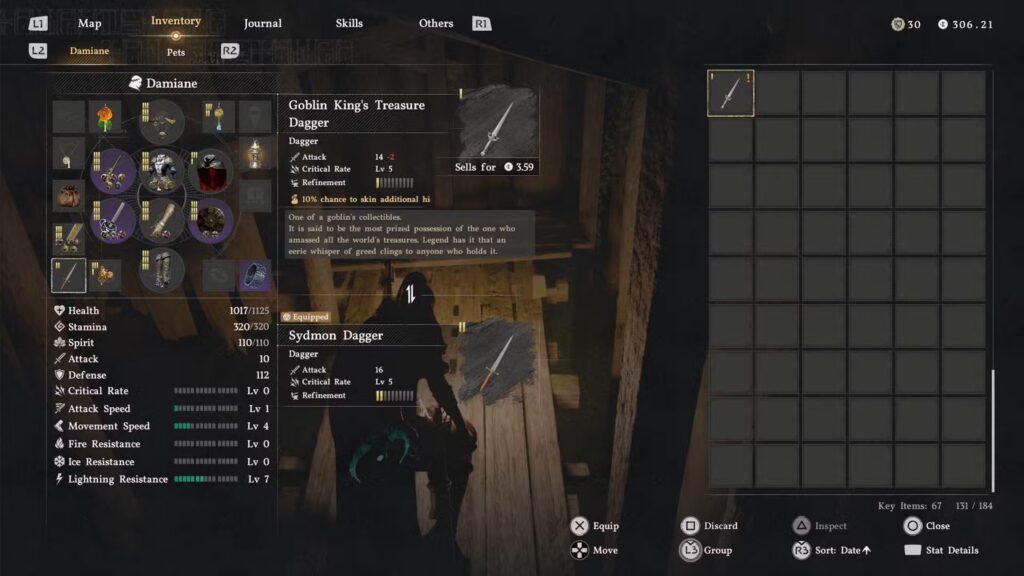1024x576 pixels.
Task: Select the dagger in the inventory grid
Action: pyautogui.click(x=731, y=94)
